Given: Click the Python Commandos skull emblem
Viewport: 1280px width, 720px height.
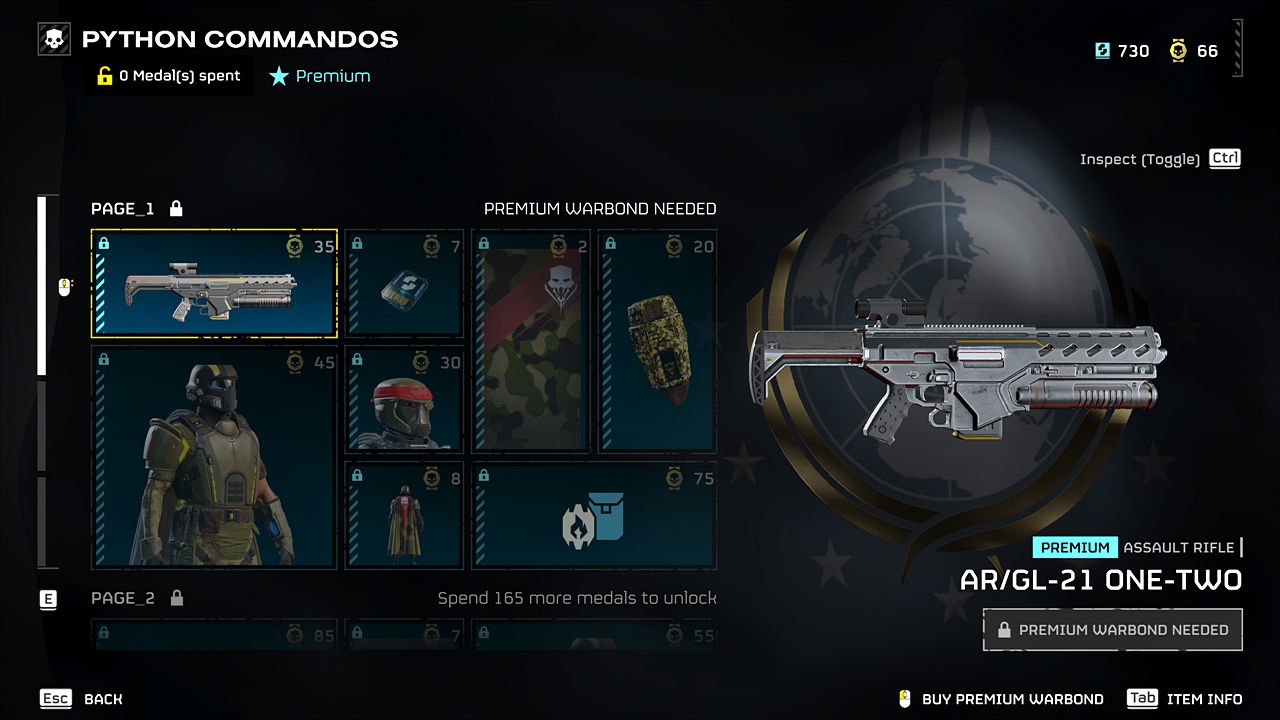Looking at the screenshot, I should pyautogui.click(x=52, y=38).
